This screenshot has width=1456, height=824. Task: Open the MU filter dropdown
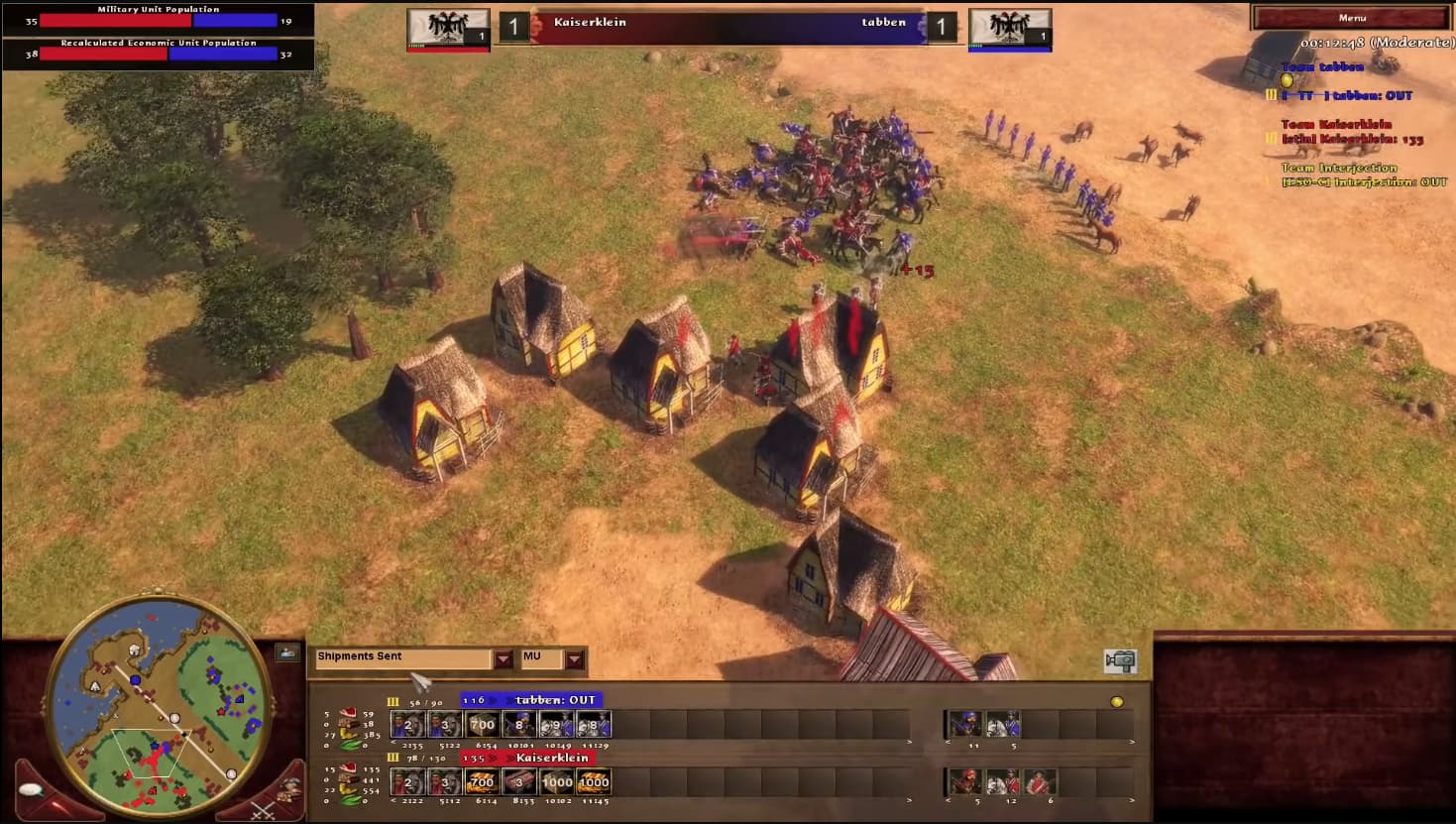click(x=573, y=658)
